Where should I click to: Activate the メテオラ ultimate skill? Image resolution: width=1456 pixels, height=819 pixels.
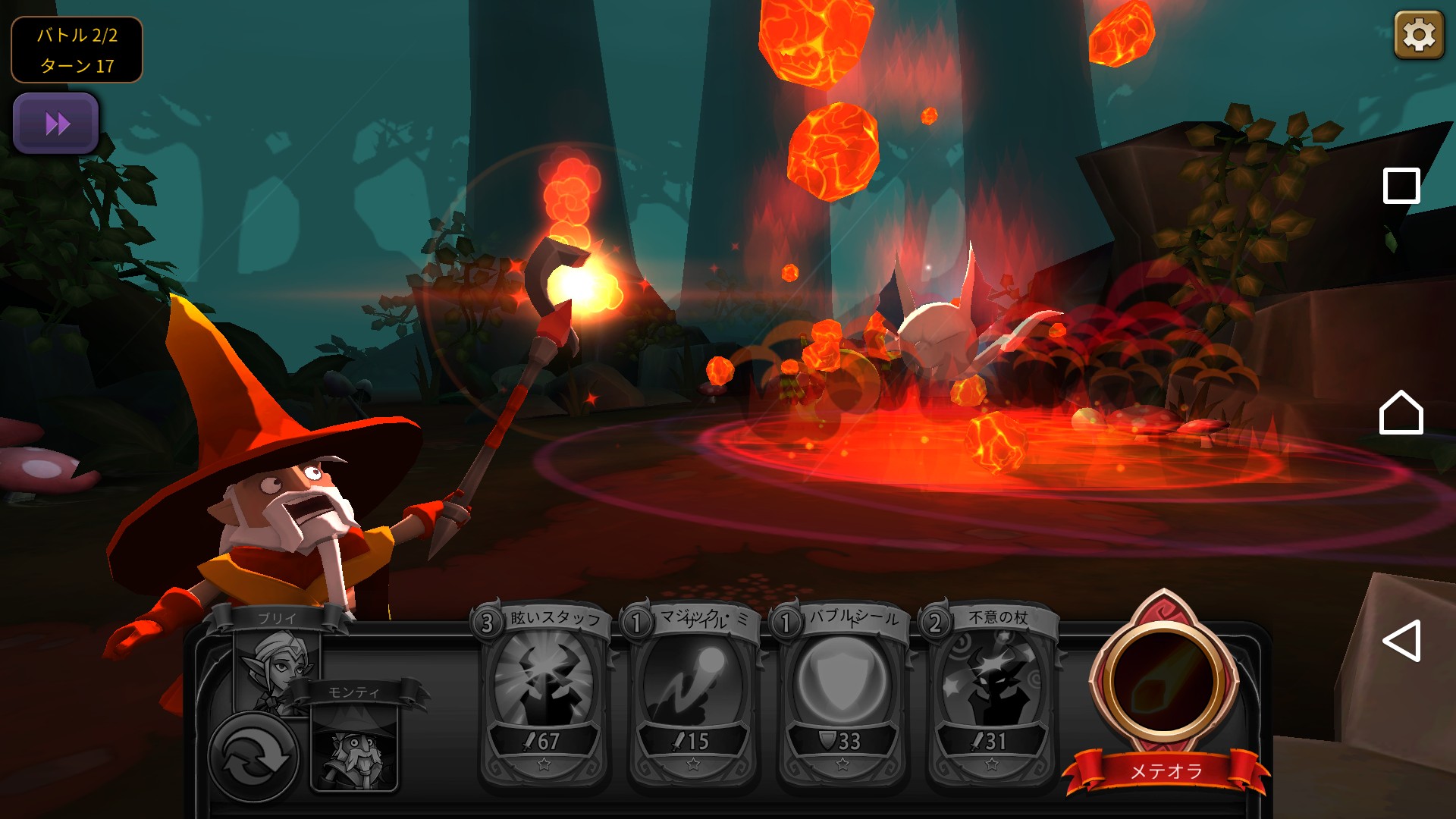pyautogui.click(x=1163, y=682)
